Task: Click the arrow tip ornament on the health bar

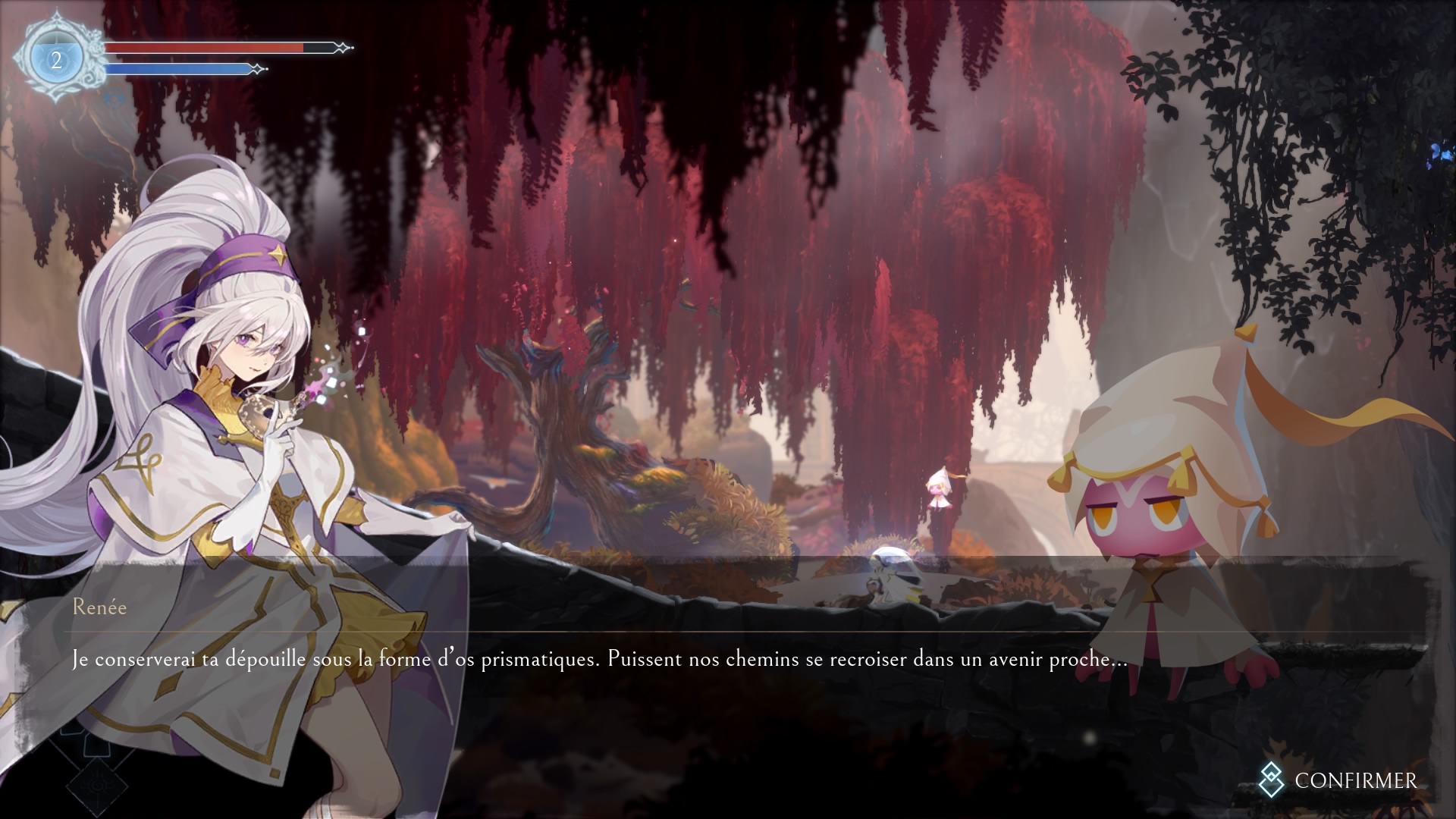Action: (x=343, y=49)
